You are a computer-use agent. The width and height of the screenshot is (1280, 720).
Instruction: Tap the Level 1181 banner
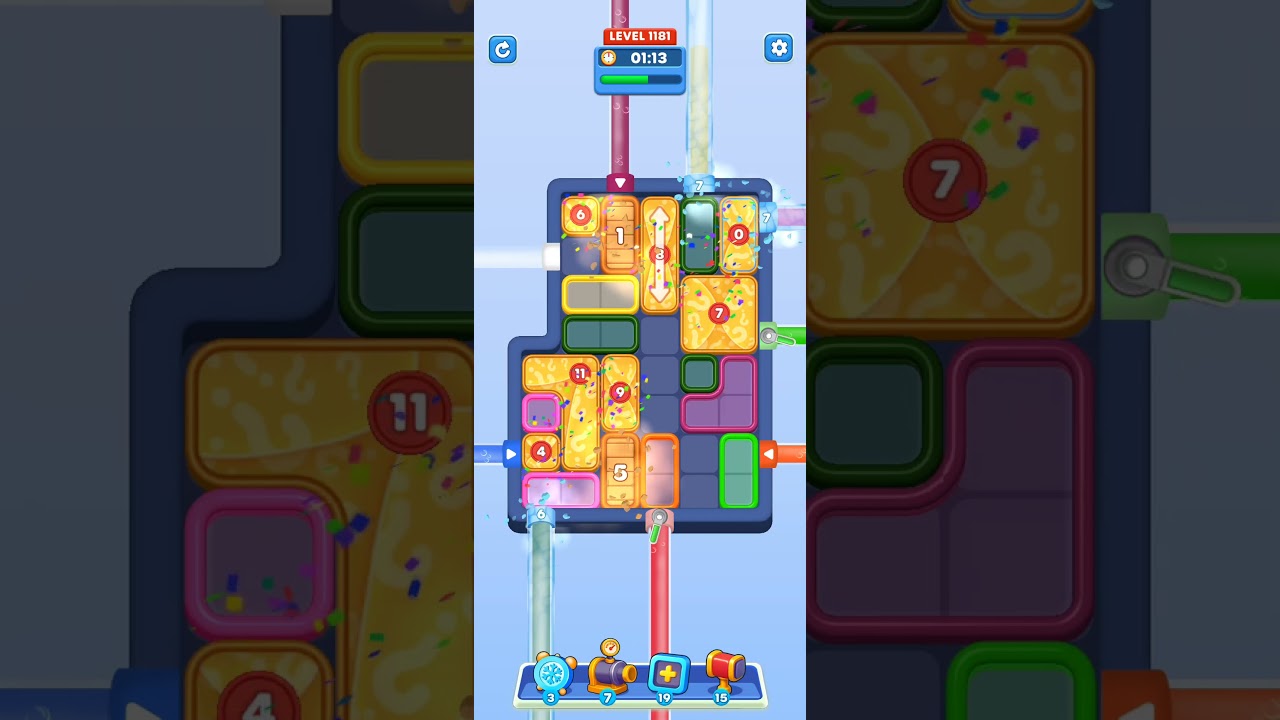click(639, 35)
